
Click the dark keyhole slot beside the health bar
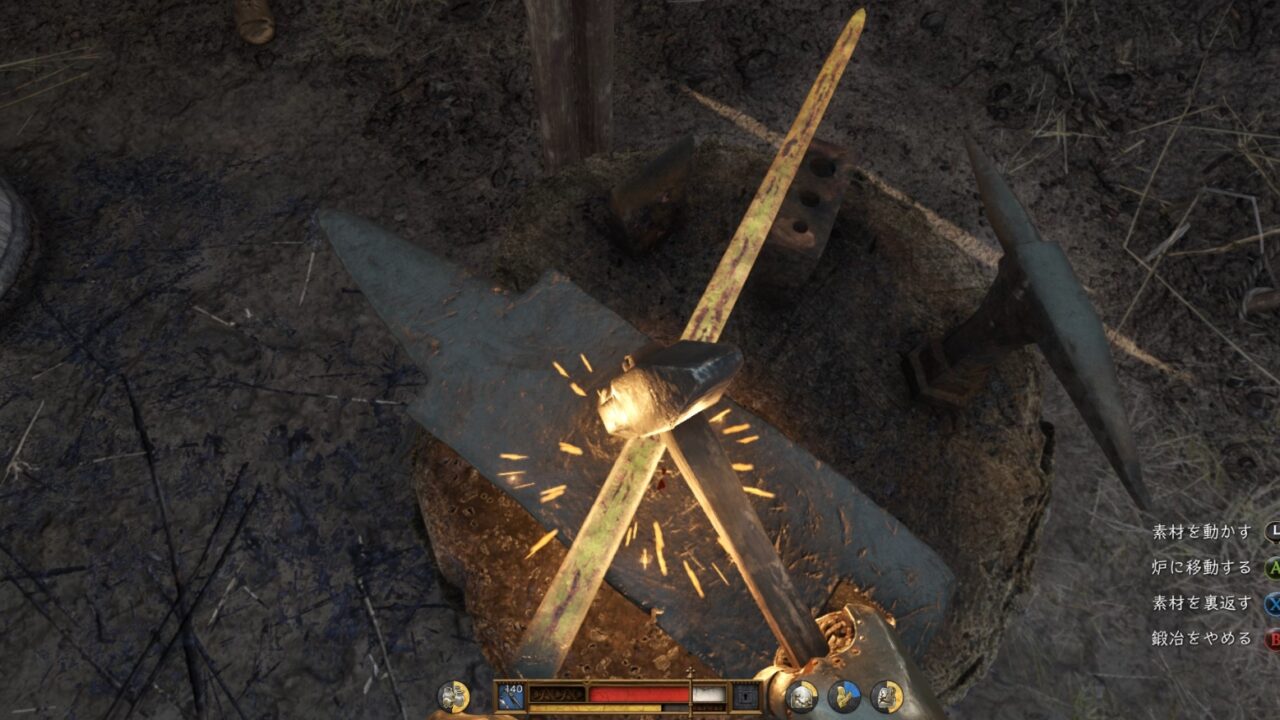click(745, 695)
